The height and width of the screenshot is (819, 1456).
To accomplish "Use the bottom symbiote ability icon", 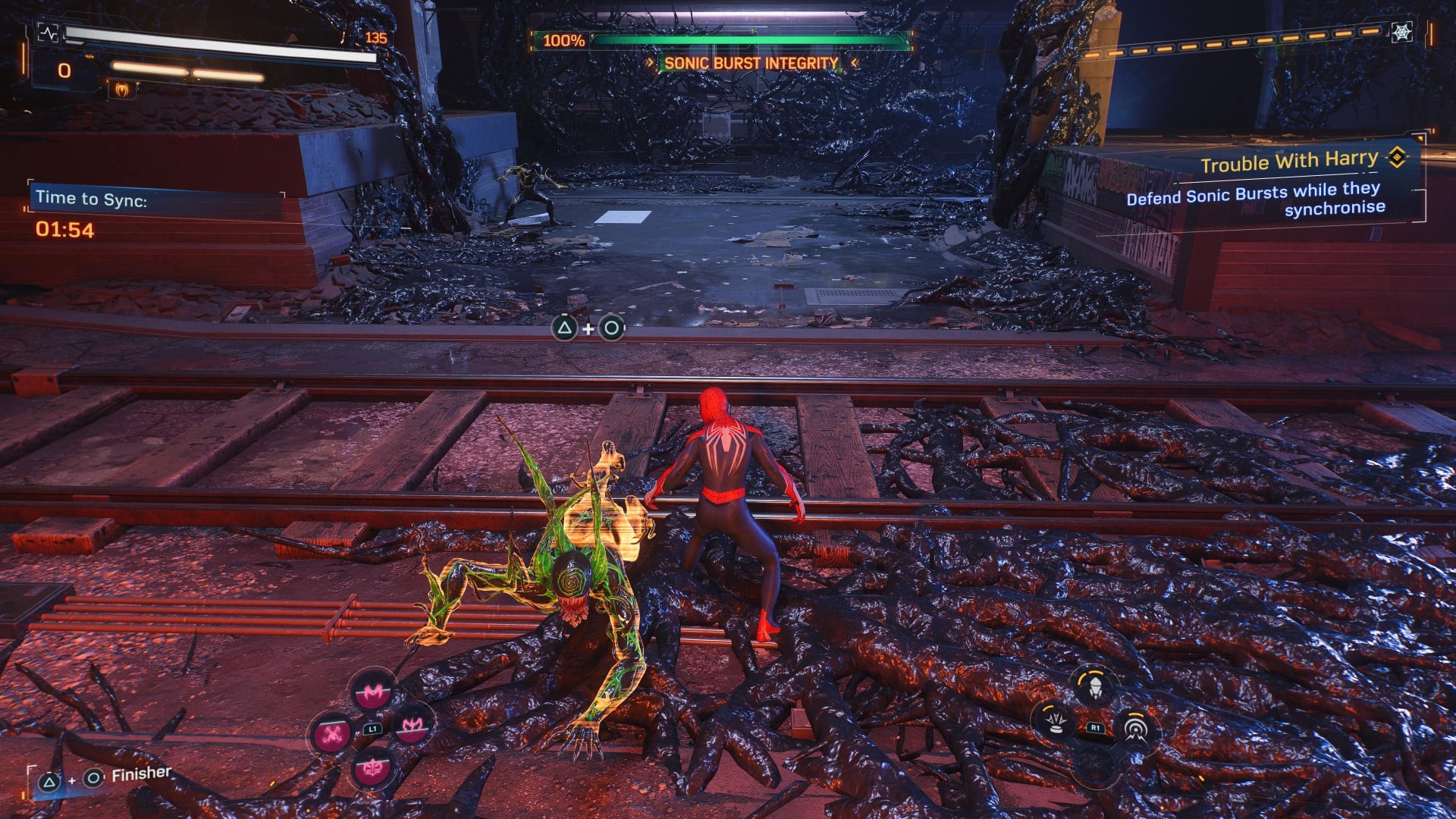I will 372,769.
